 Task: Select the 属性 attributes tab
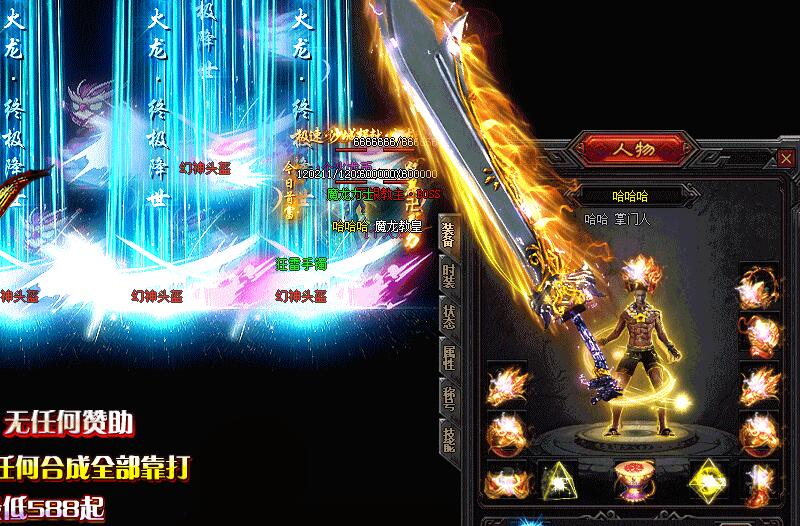(449, 357)
